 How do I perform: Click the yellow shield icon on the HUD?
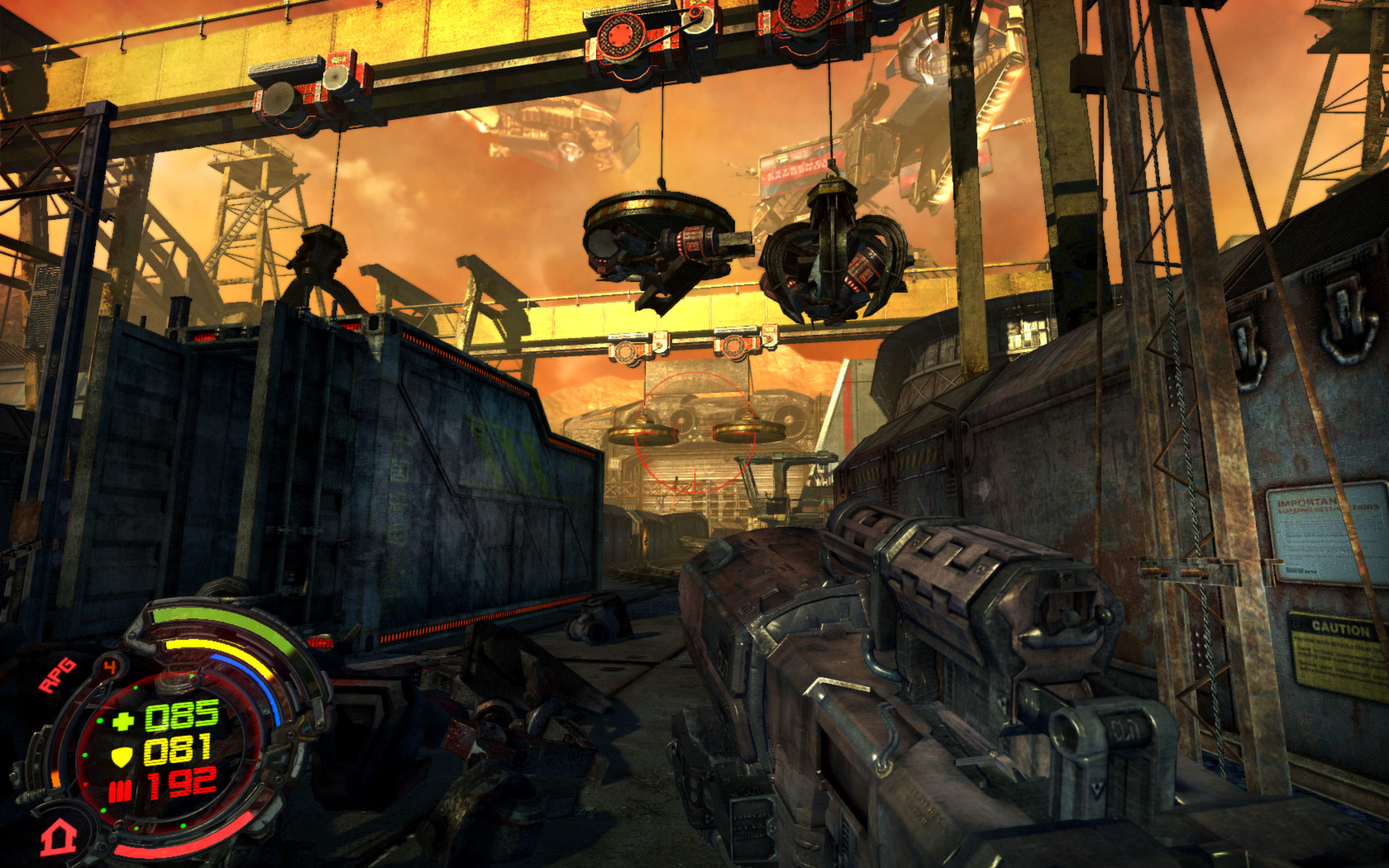(x=122, y=756)
